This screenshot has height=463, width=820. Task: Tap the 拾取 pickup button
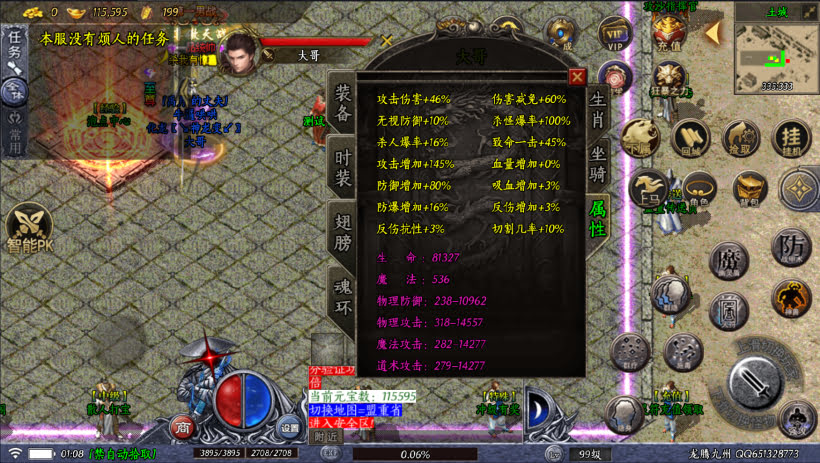pyautogui.click(x=741, y=138)
